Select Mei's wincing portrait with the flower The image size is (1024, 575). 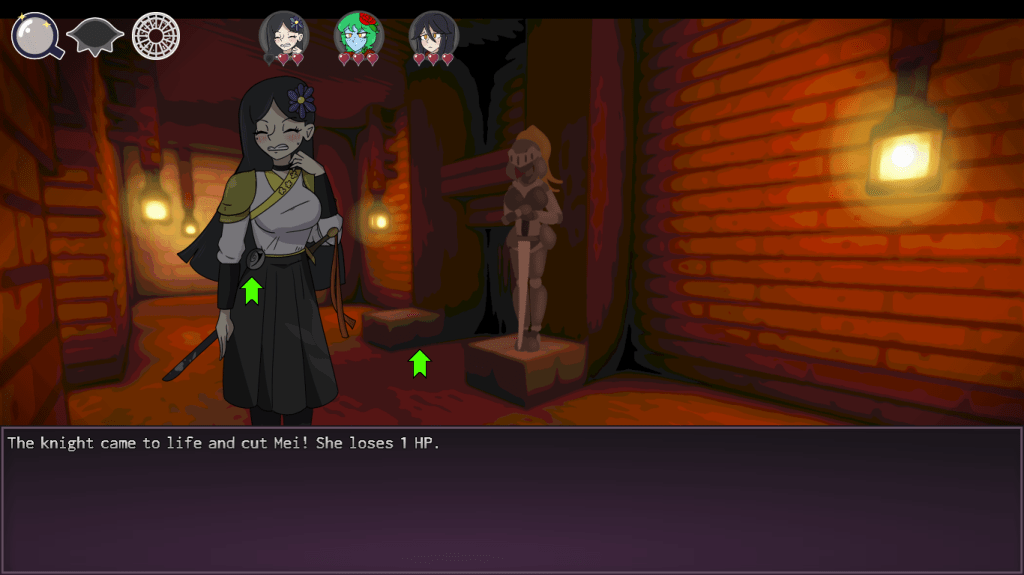284,35
